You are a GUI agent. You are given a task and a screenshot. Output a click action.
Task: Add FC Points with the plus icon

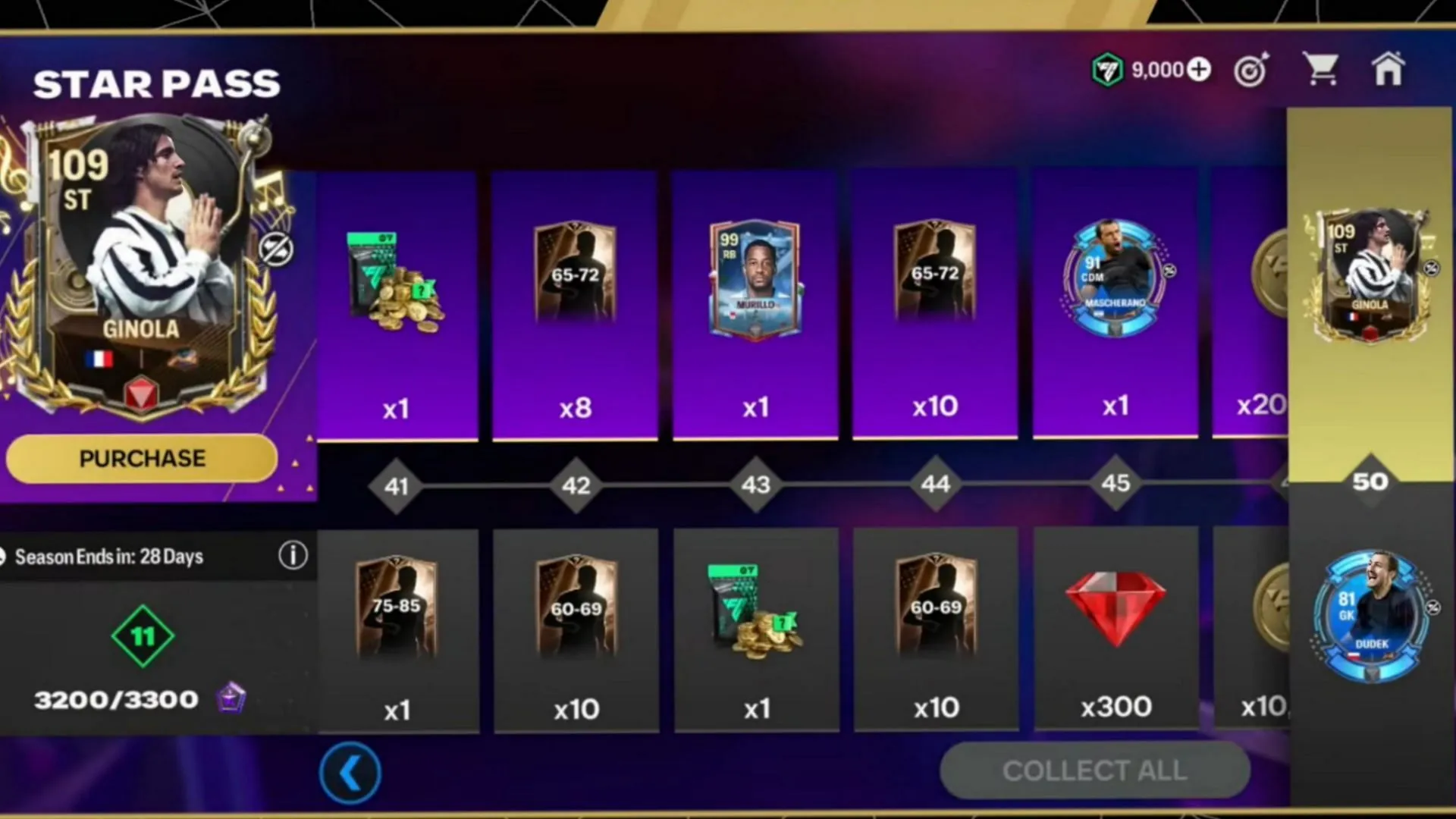point(1198,69)
